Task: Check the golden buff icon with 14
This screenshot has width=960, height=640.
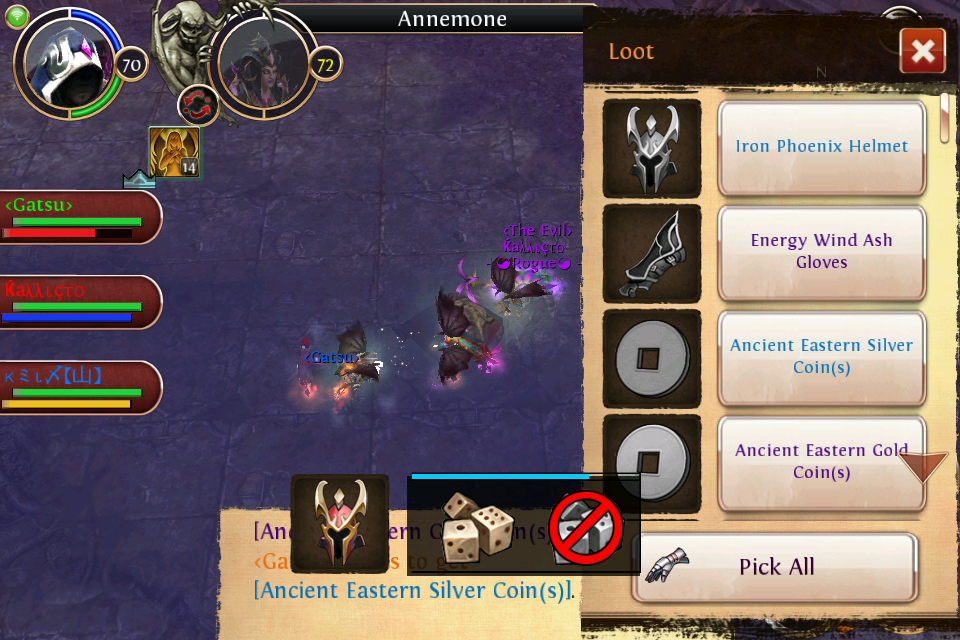Action: tap(174, 152)
